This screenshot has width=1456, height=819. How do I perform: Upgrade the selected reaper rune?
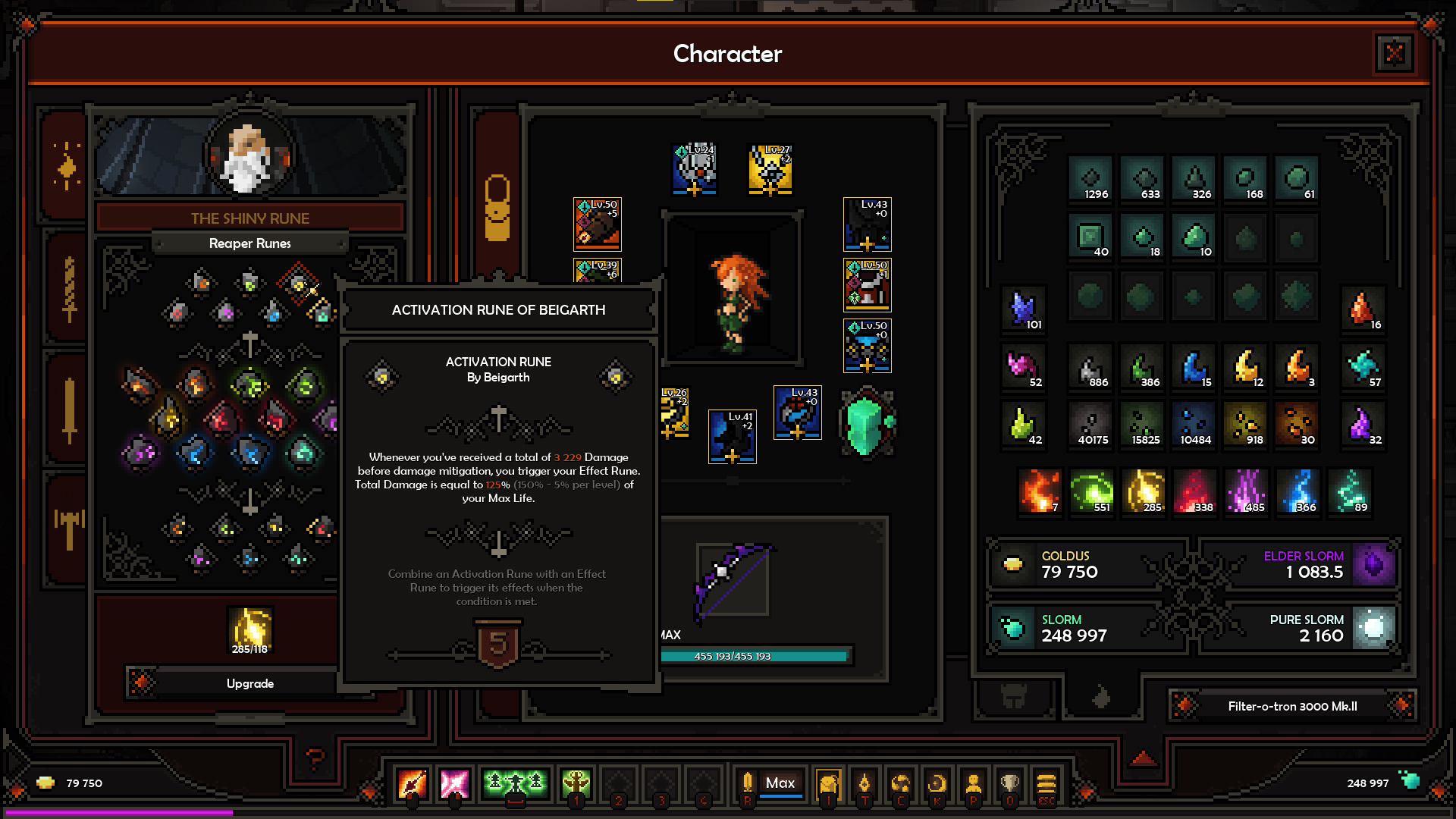coord(249,683)
